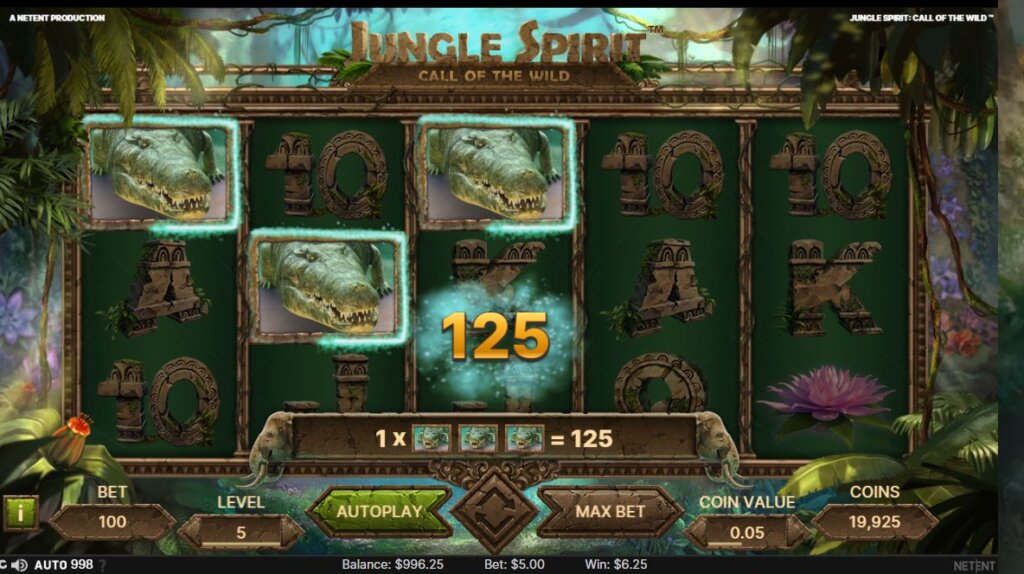Open the question mark help icon

102,565
